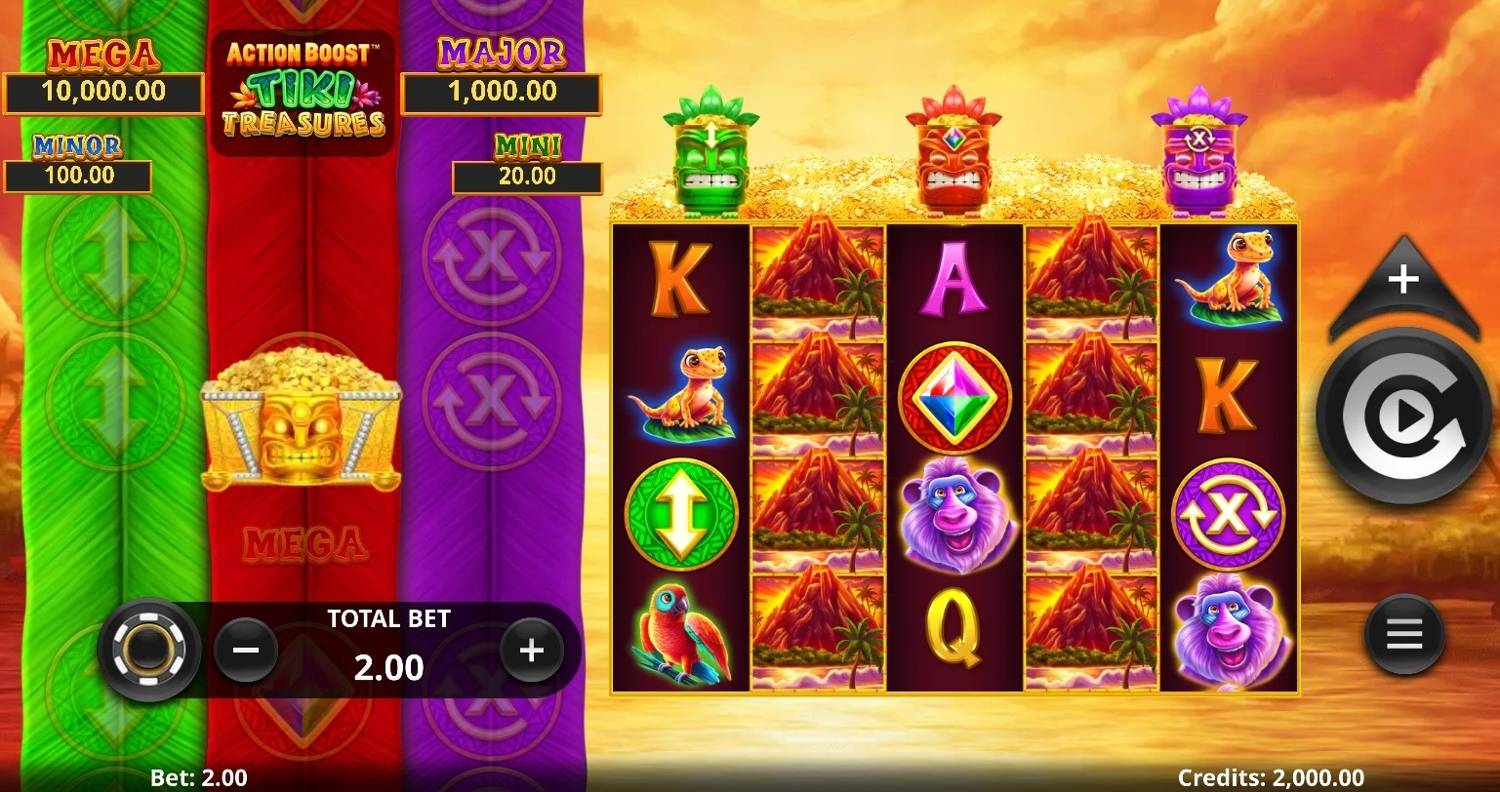Expand the plus arrow above the spin button
The image size is (1500, 792).
click(1404, 283)
